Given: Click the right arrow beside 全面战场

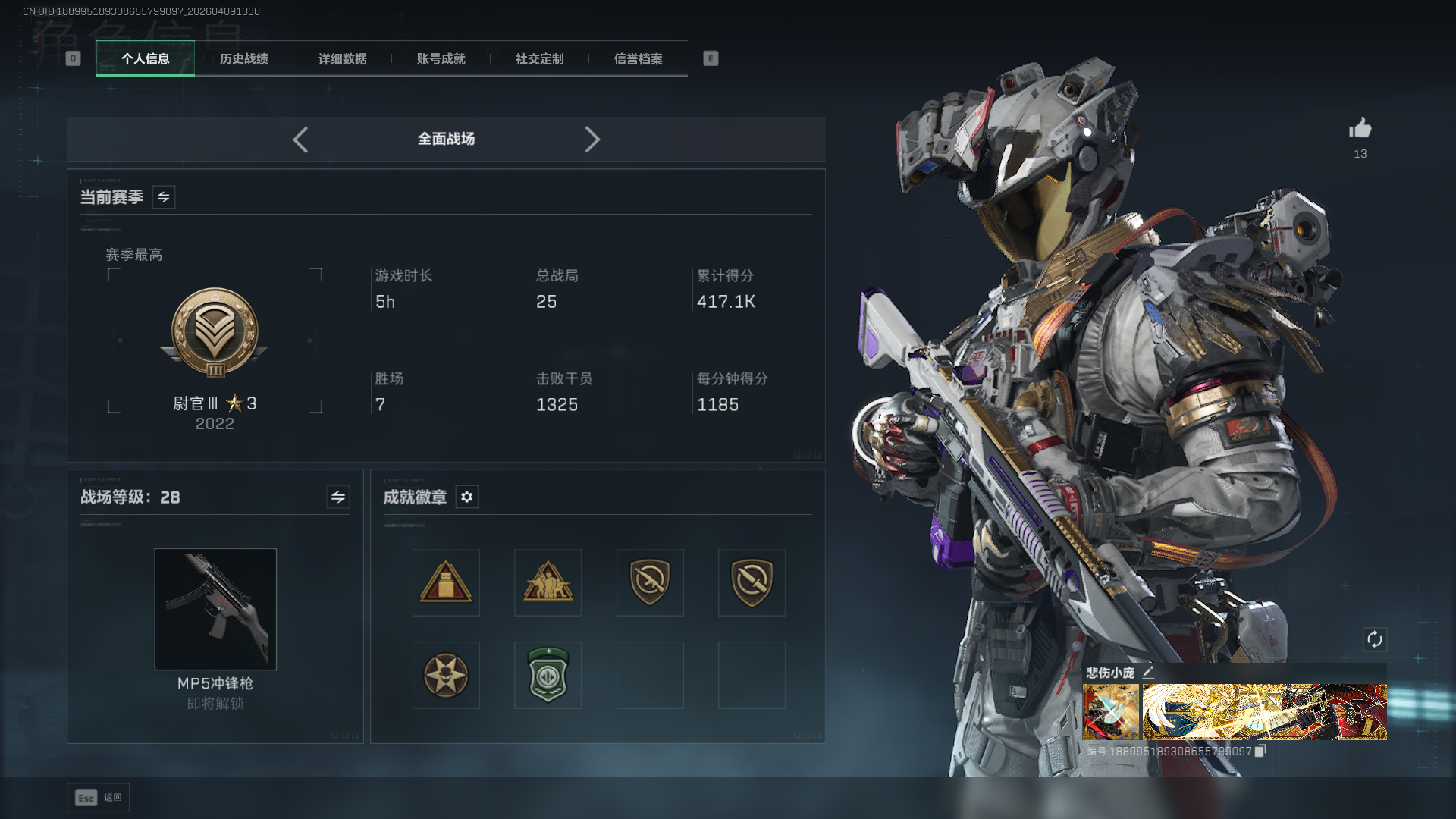Looking at the screenshot, I should [x=592, y=140].
